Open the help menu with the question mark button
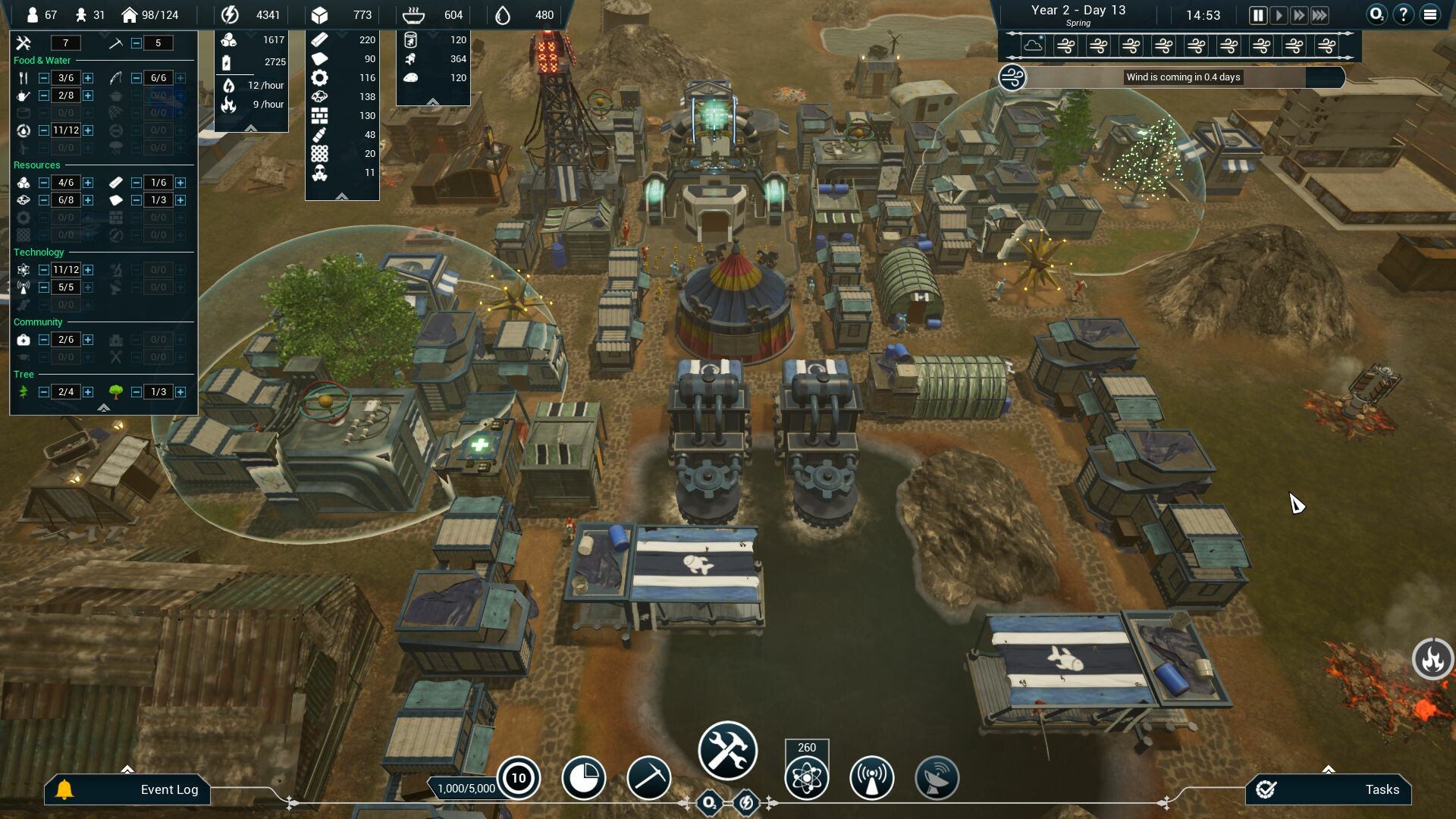Viewport: 1456px width, 819px height. (1402, 13)
